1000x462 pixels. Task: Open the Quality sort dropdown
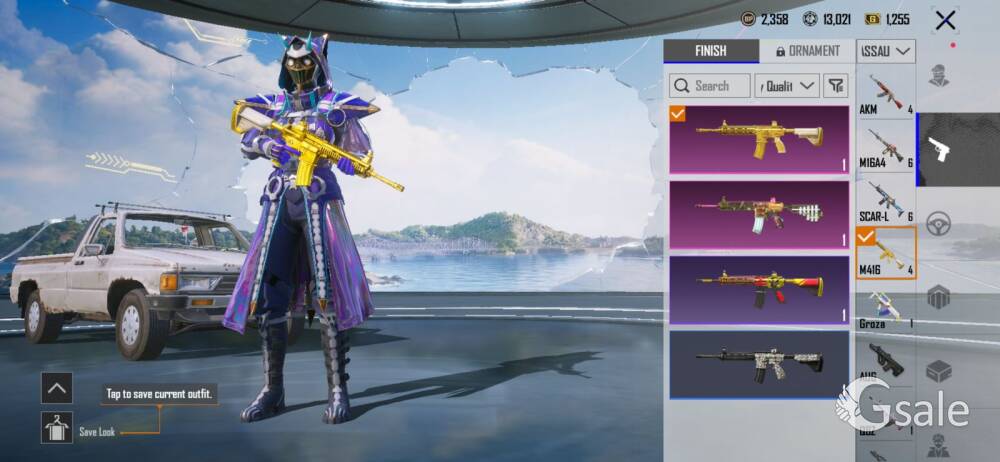pyautogui.click(x=787, y=86)
